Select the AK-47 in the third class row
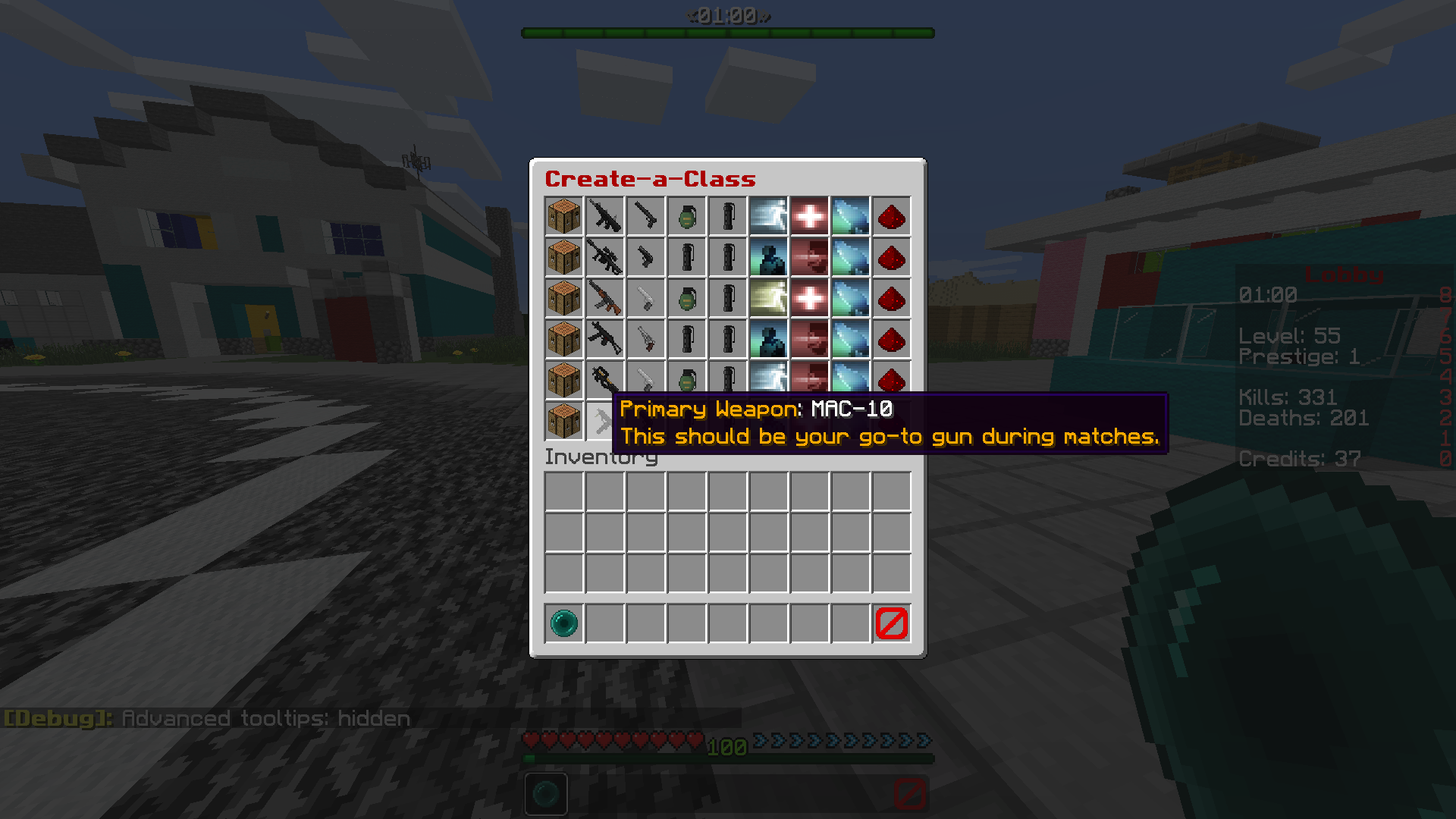Image resolution: width=1456 pixels, height=819 pixels. click(x=604, y=298)
